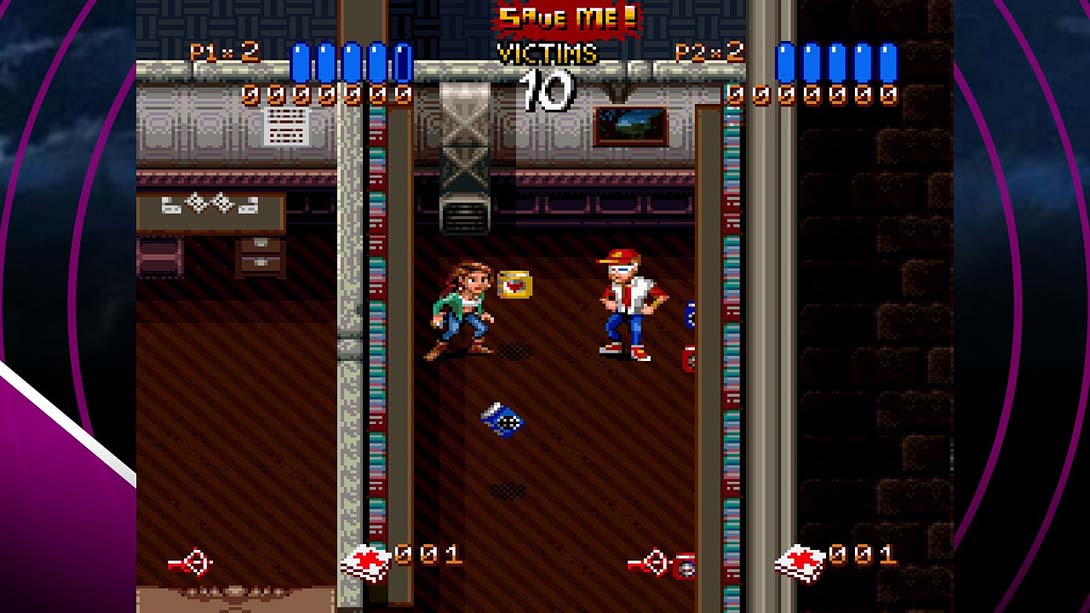This screenshot has height=613, width=1090.
Task: Select Player 2's first aid kit item
Action: pyautogui.click(x=802, y=562)
